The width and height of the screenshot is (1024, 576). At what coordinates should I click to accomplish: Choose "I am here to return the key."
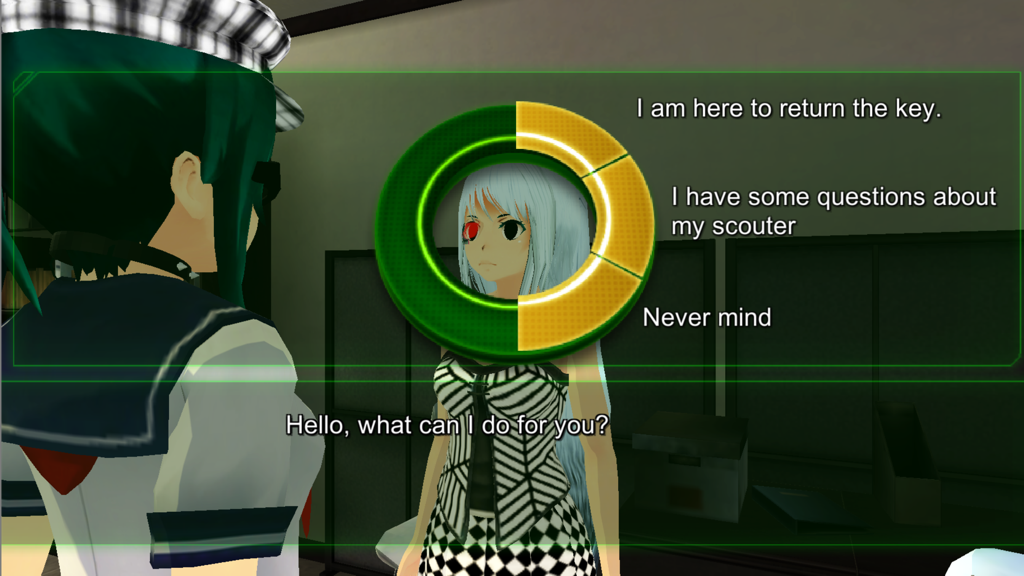click(788, 109)
